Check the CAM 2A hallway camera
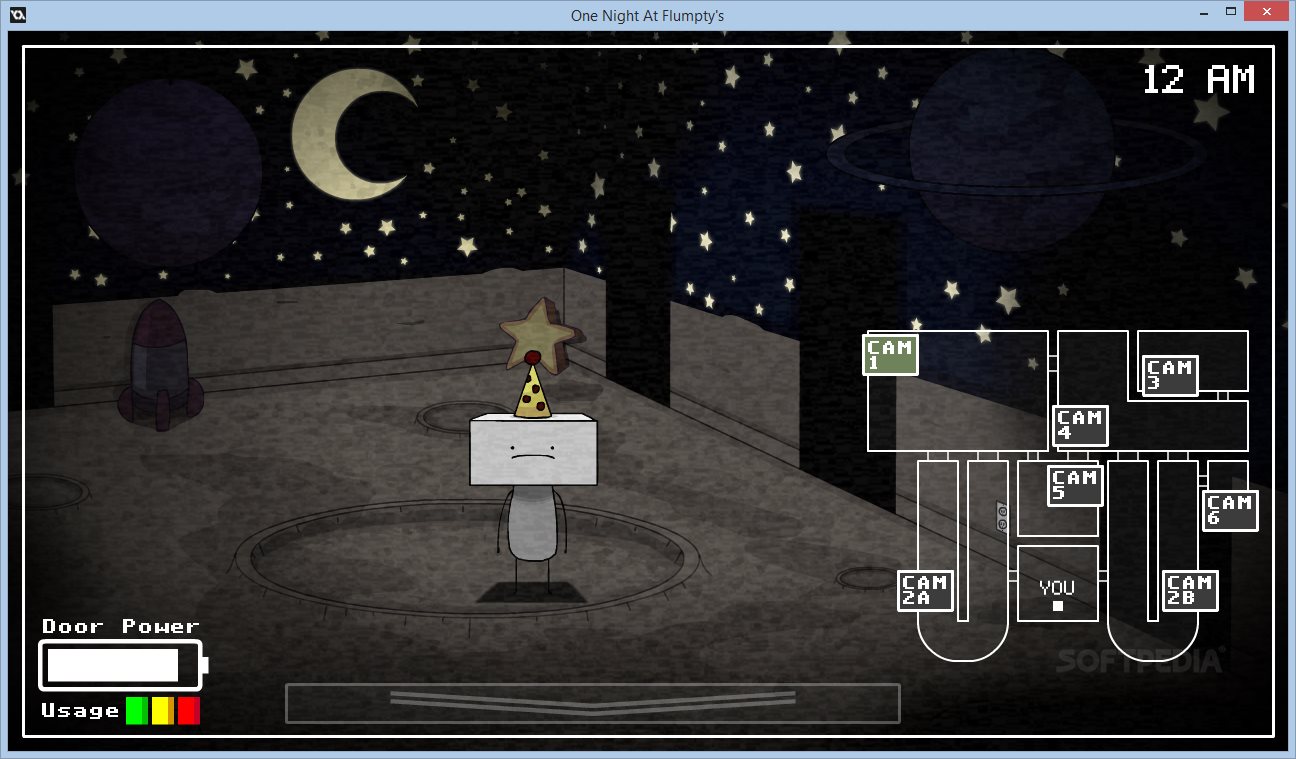 (925, 590)
